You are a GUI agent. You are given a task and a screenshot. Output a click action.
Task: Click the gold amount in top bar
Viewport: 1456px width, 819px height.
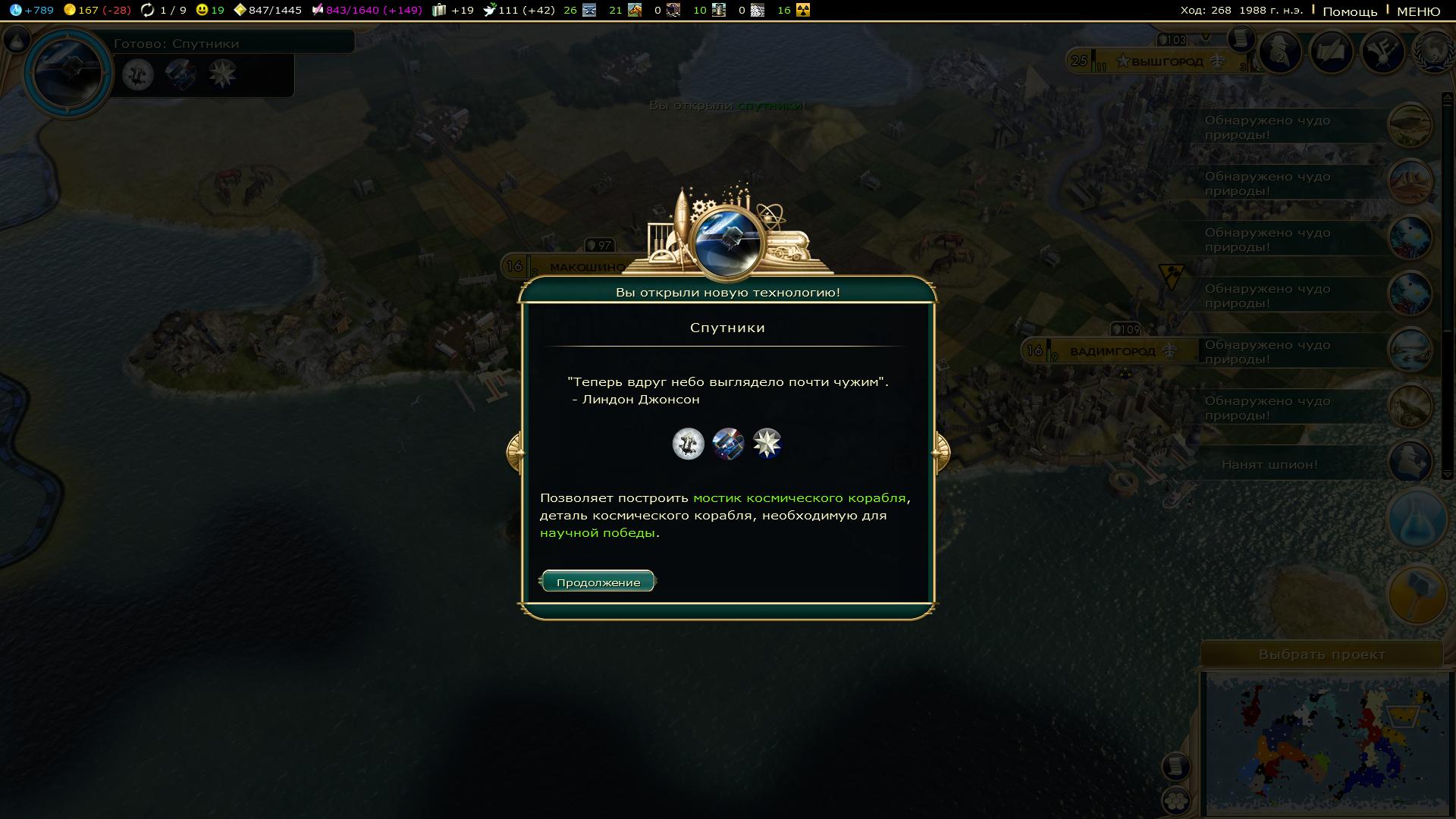pos(97,10)
